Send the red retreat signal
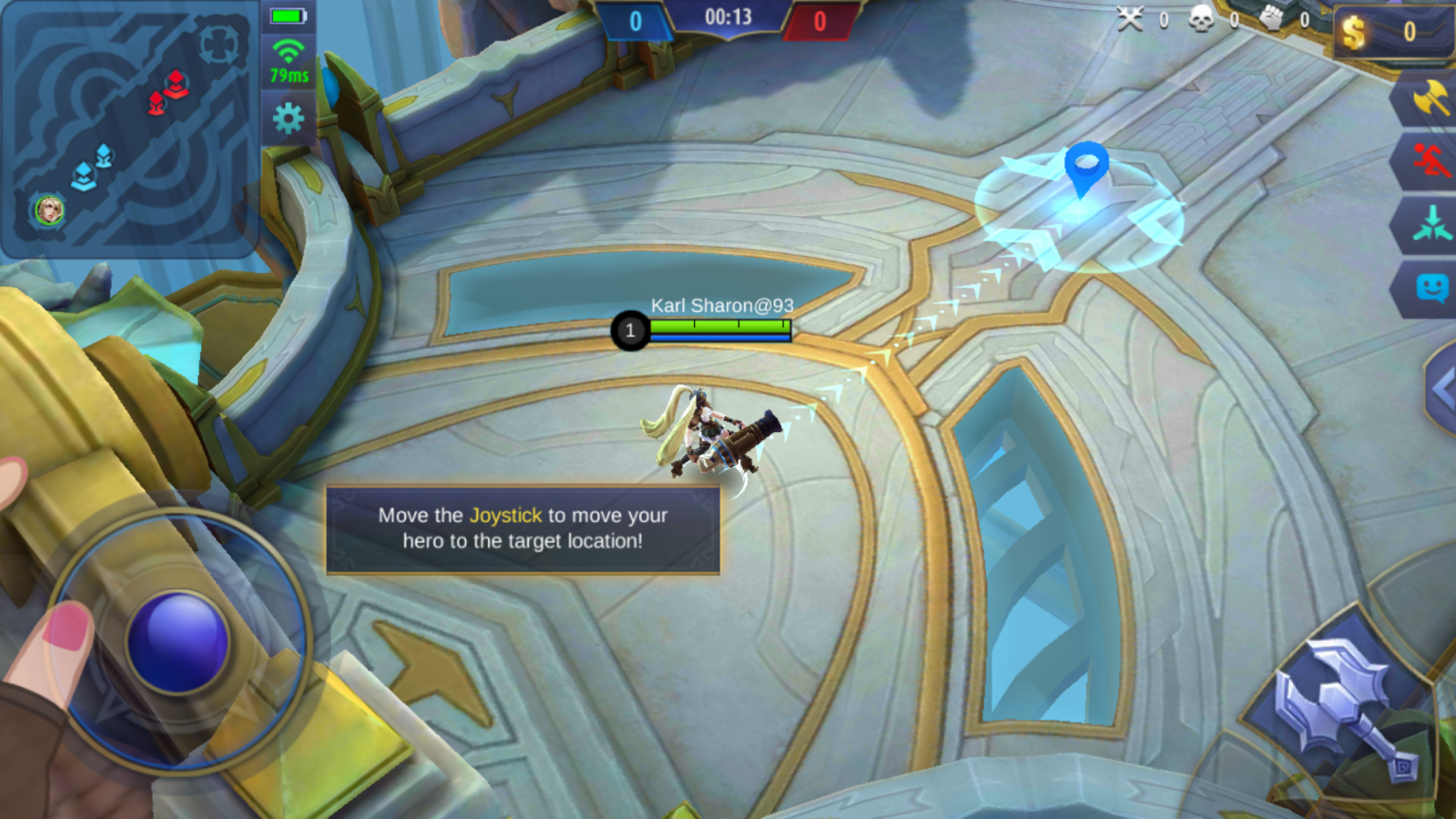 pos(1430,160)
